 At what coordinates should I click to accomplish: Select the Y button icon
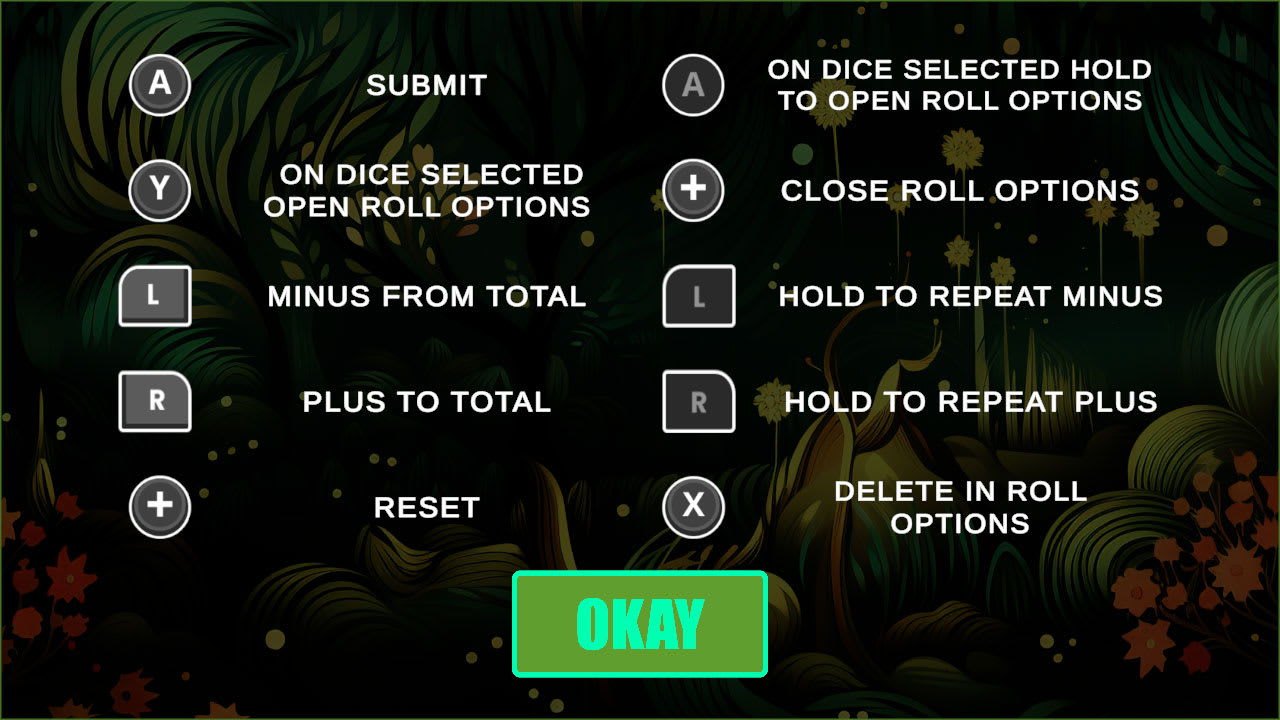click(x=160, y=191)
